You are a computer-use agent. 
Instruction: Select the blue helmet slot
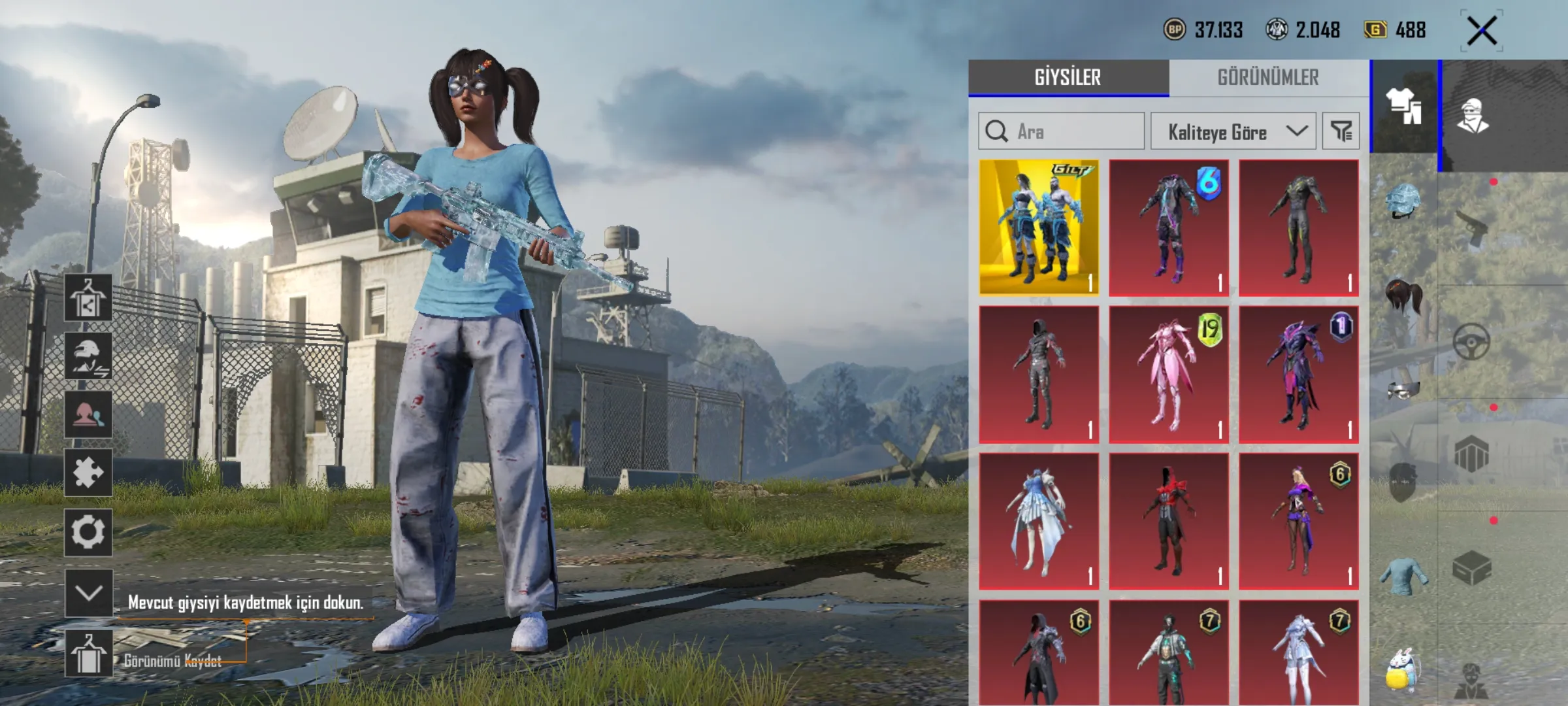click(x=1402, y=200)
